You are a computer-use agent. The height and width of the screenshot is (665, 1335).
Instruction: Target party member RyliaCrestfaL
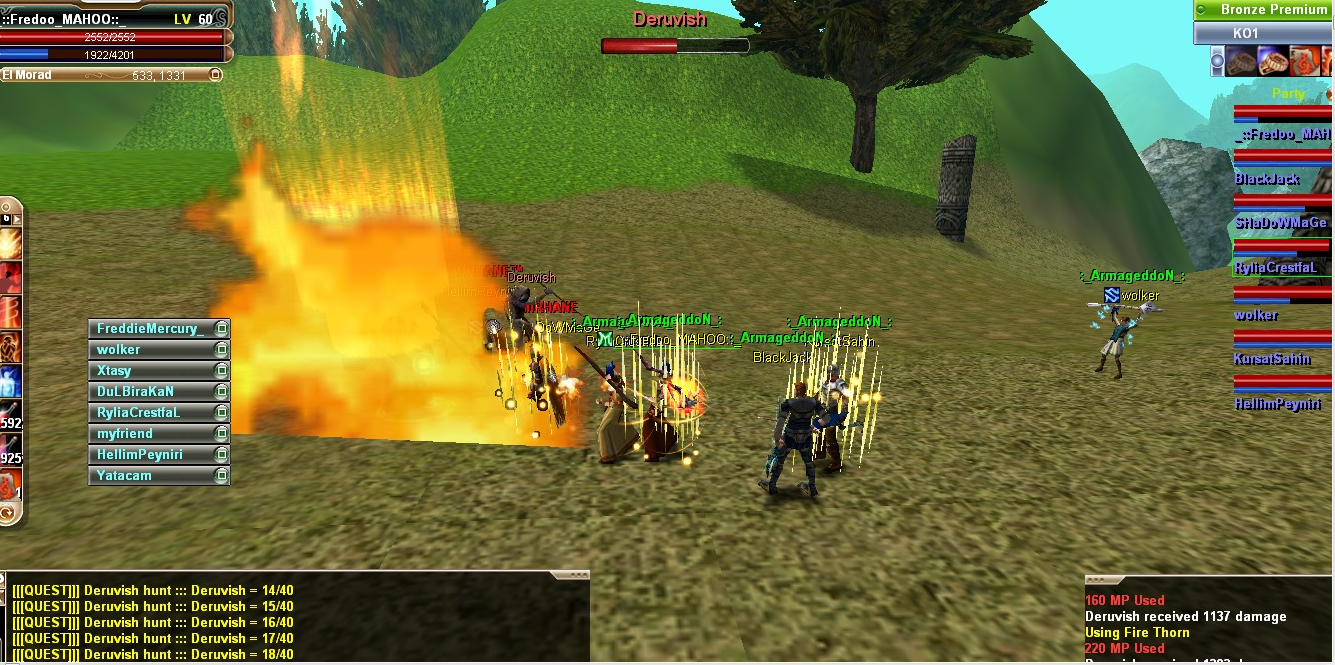click(1282, 268)
